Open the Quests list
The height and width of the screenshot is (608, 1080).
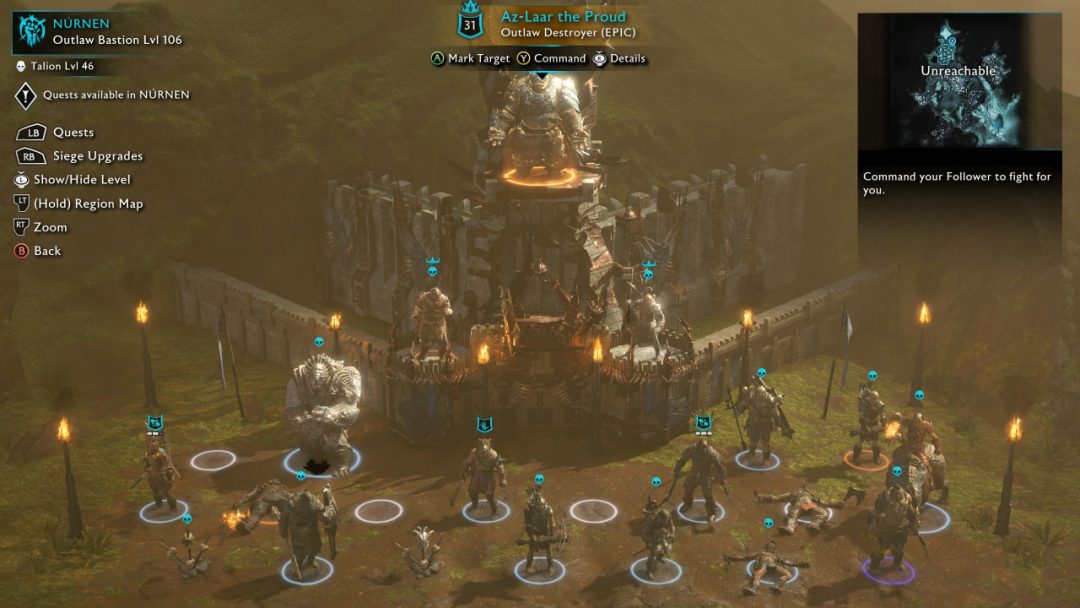coord(72,132)
